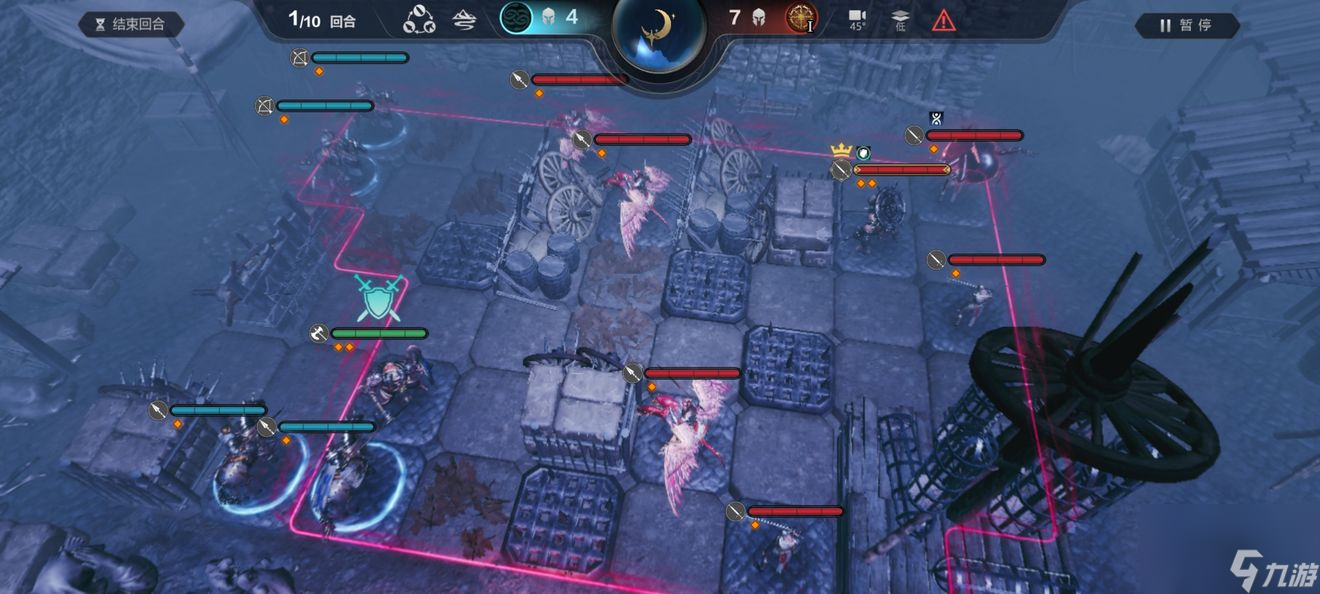
Task: Show the mountain and river terrain info
Action: pyautogui.click(x=464, y=19)
